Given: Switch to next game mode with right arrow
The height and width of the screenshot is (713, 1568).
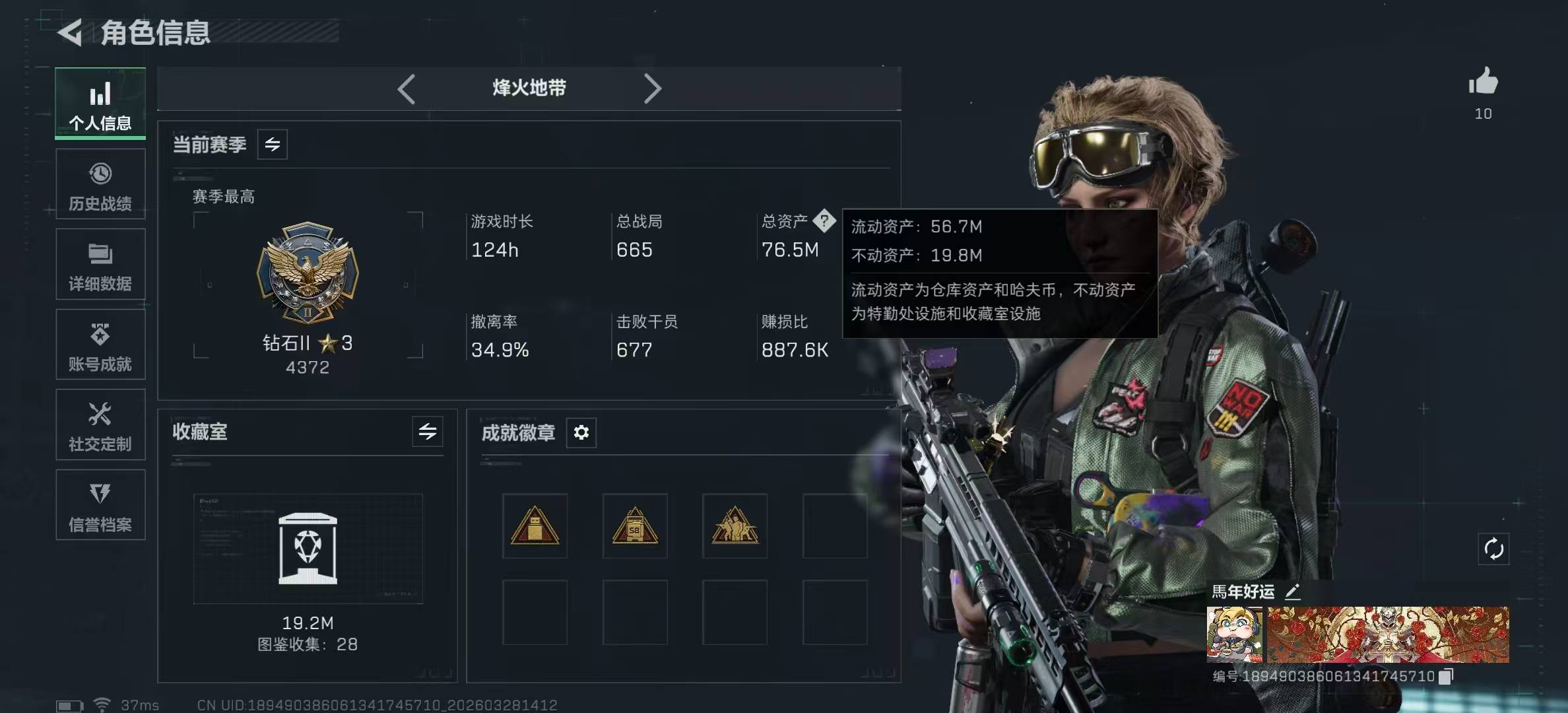Looking at the screenshot, I should [652, 88].
